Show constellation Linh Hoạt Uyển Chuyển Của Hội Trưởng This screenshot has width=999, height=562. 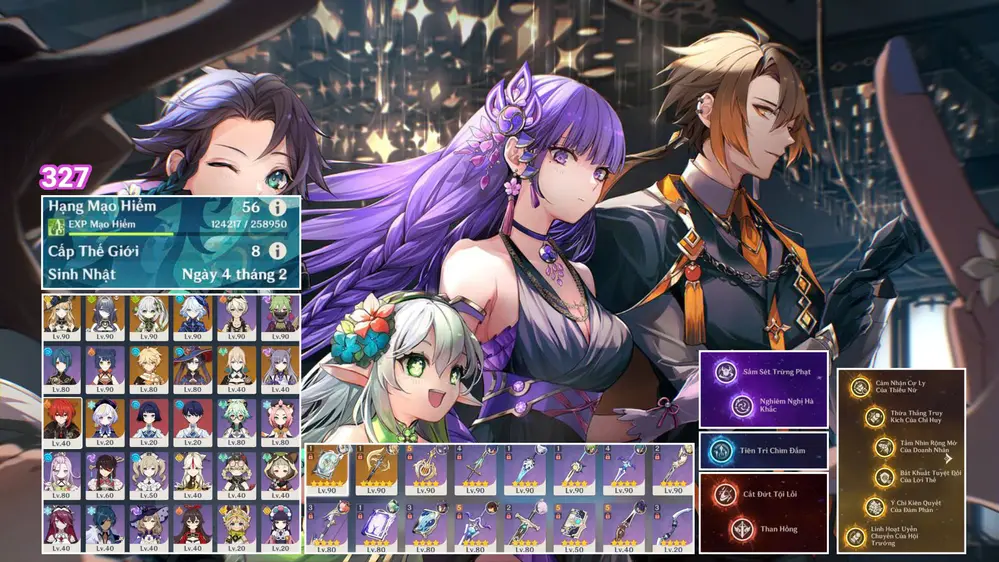coord(855,537)
